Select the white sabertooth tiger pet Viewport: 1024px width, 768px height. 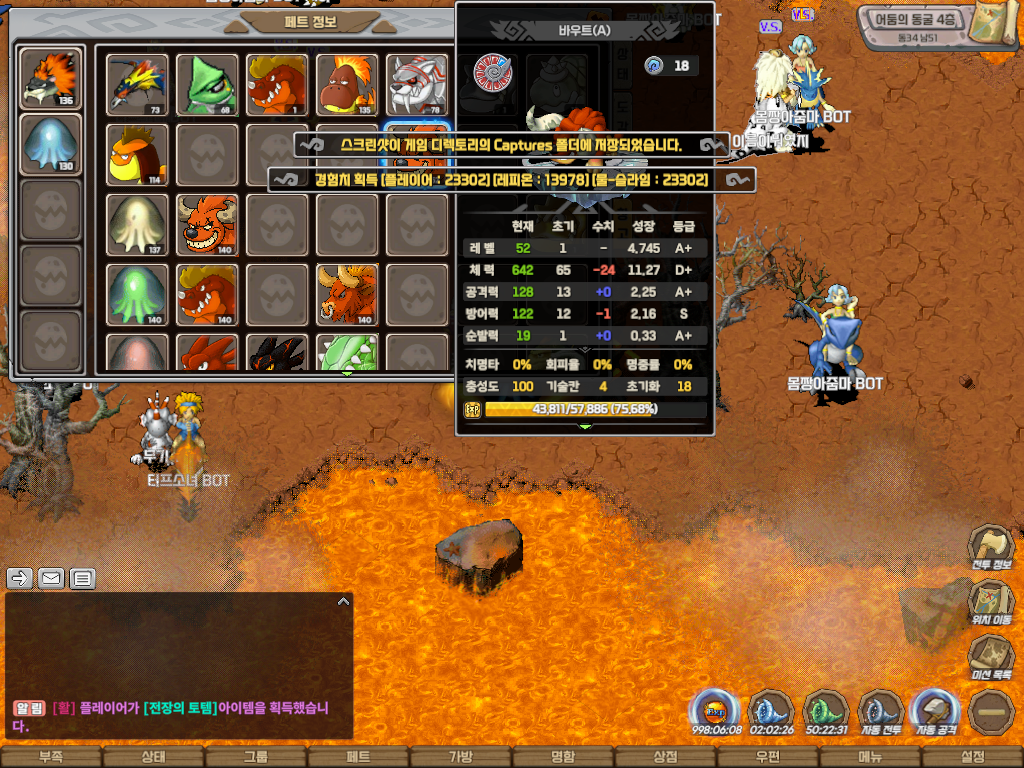(x=417, y=84)
